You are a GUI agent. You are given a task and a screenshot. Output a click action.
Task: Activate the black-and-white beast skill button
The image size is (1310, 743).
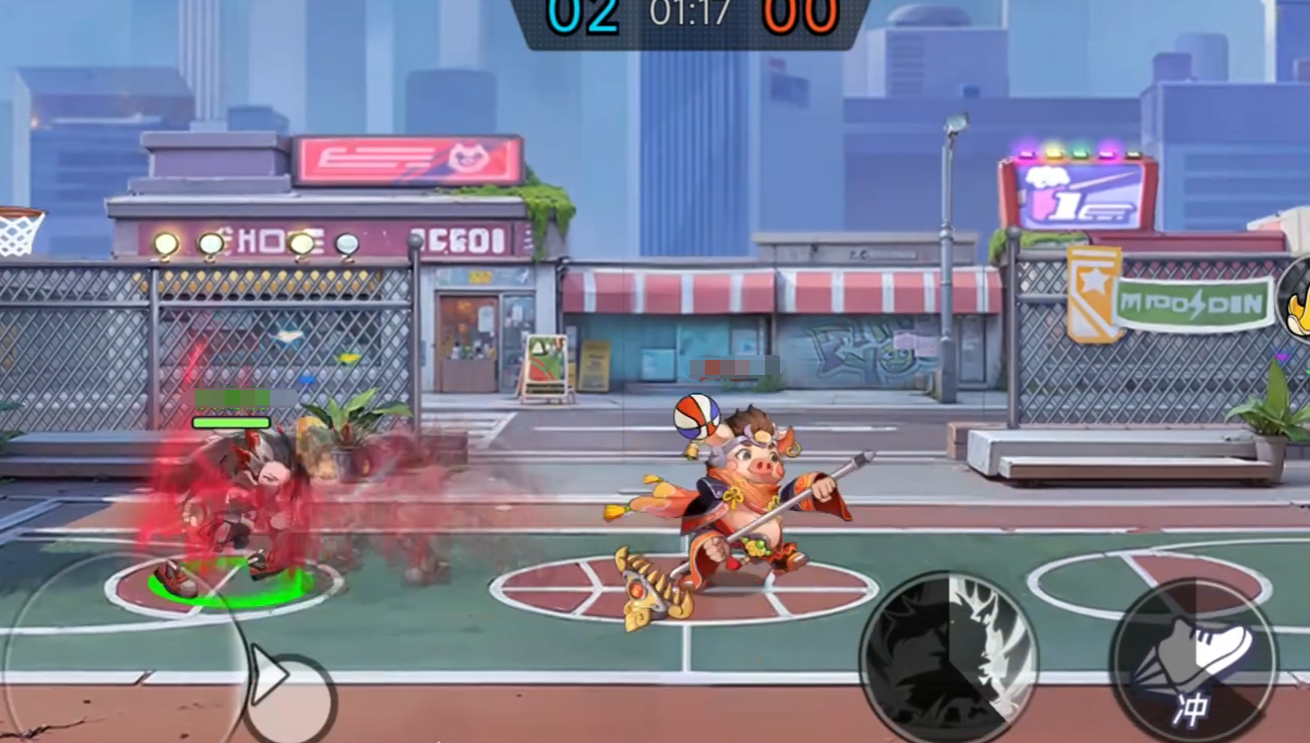[948, 660]
